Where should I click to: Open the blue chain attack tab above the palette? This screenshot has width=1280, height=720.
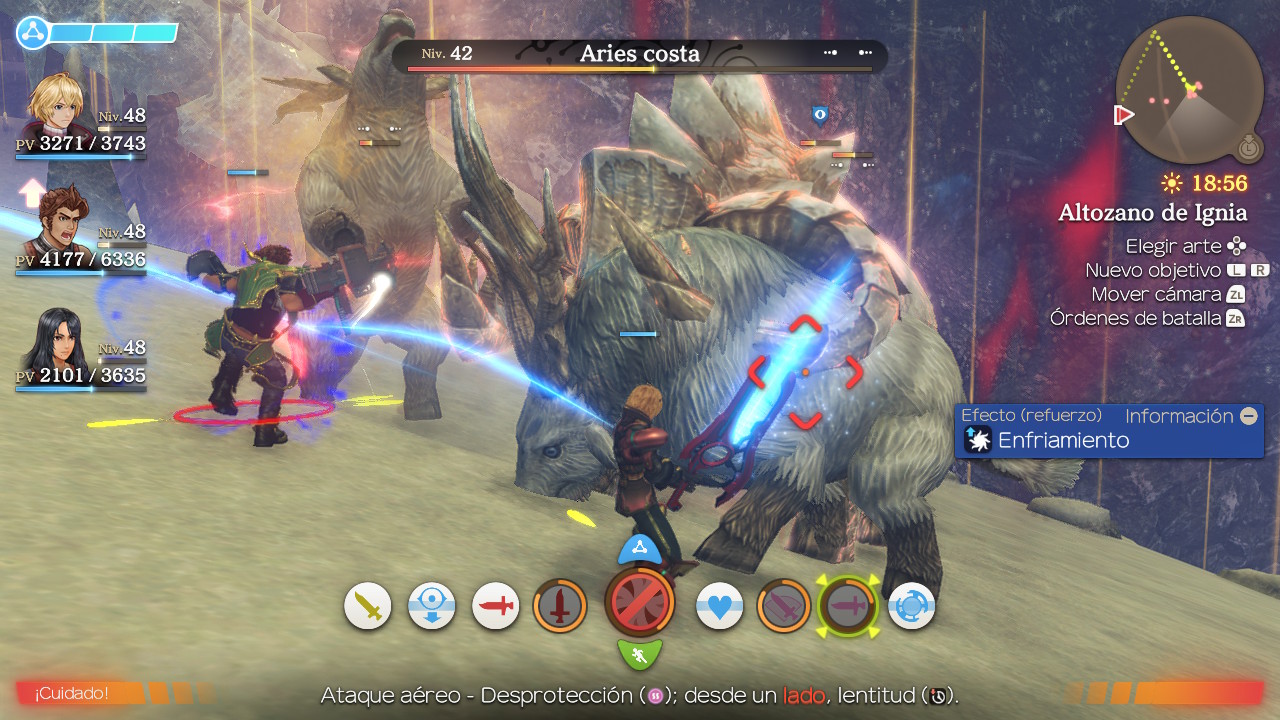640,548
